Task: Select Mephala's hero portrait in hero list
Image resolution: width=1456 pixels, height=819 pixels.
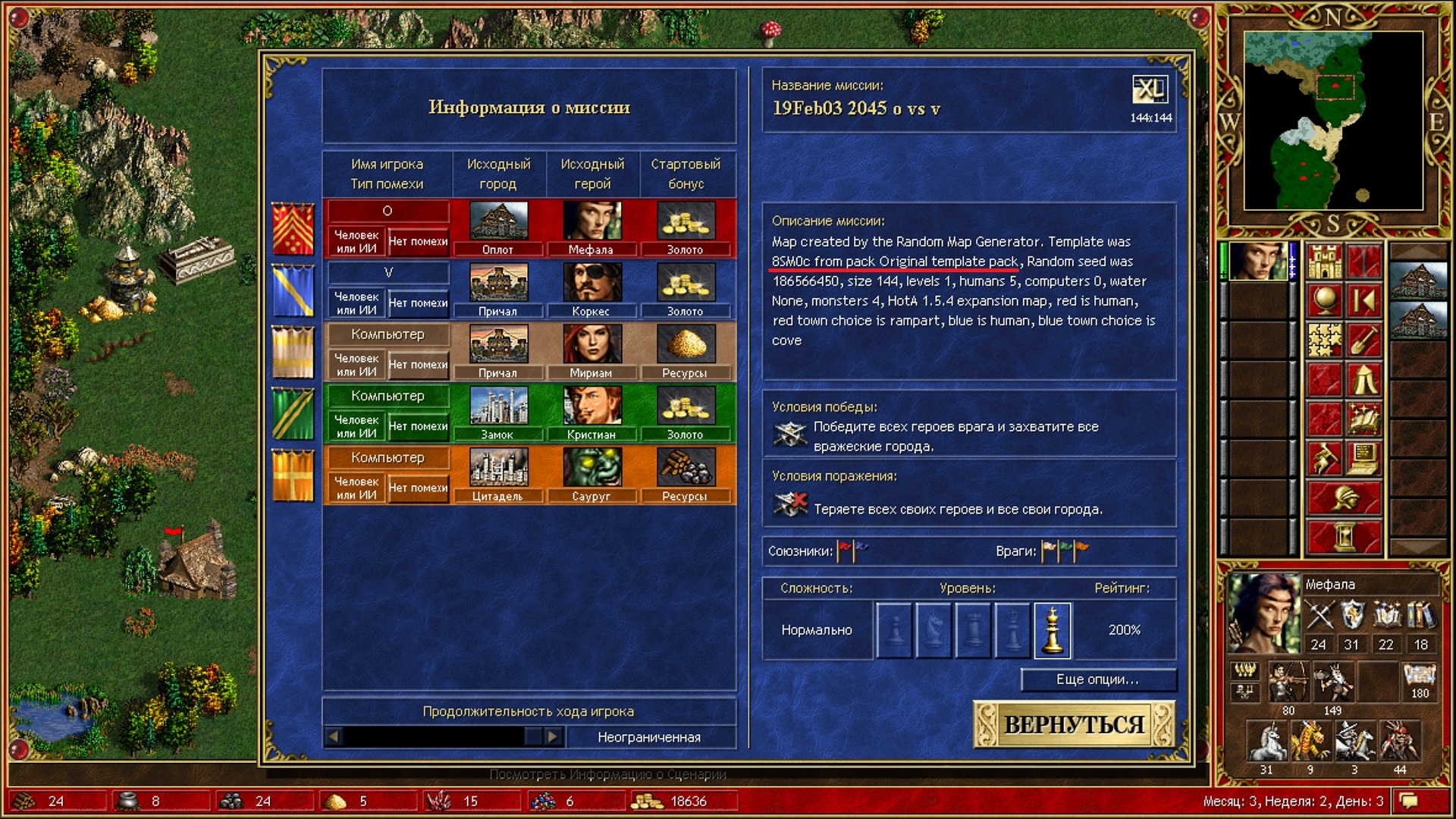Action: point(1257,261)
